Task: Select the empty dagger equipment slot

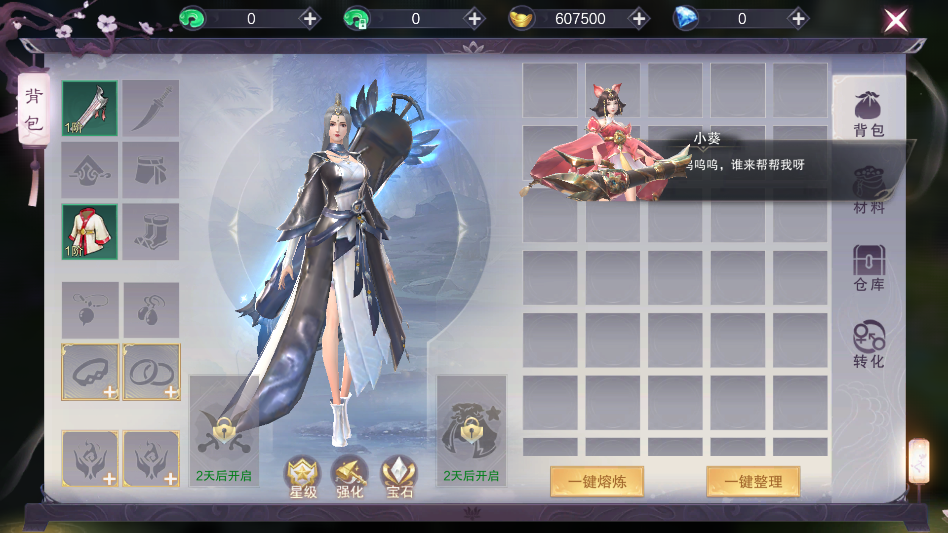Action: (151, 108)
